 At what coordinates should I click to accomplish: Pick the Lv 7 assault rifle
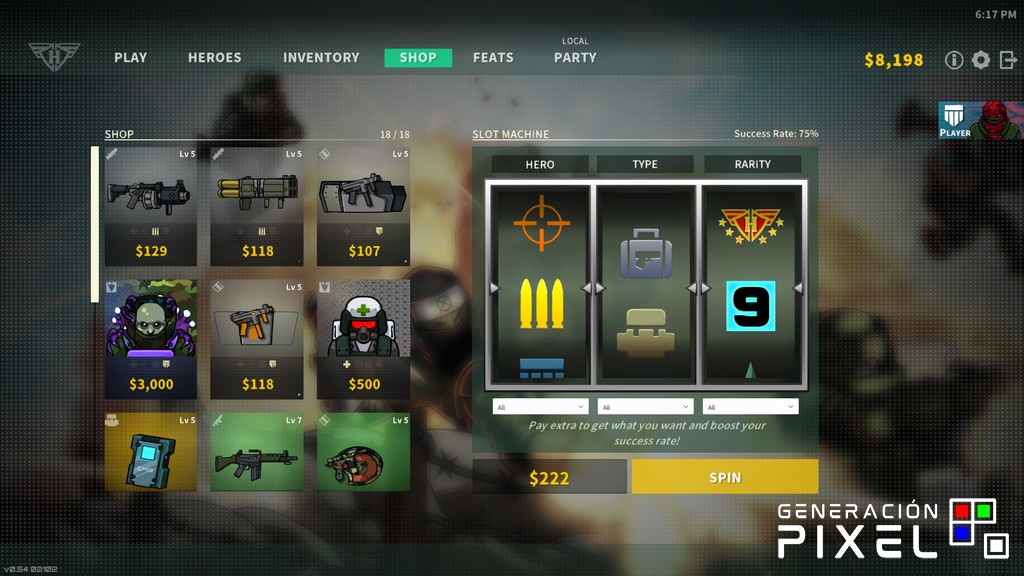coord(257,452)
